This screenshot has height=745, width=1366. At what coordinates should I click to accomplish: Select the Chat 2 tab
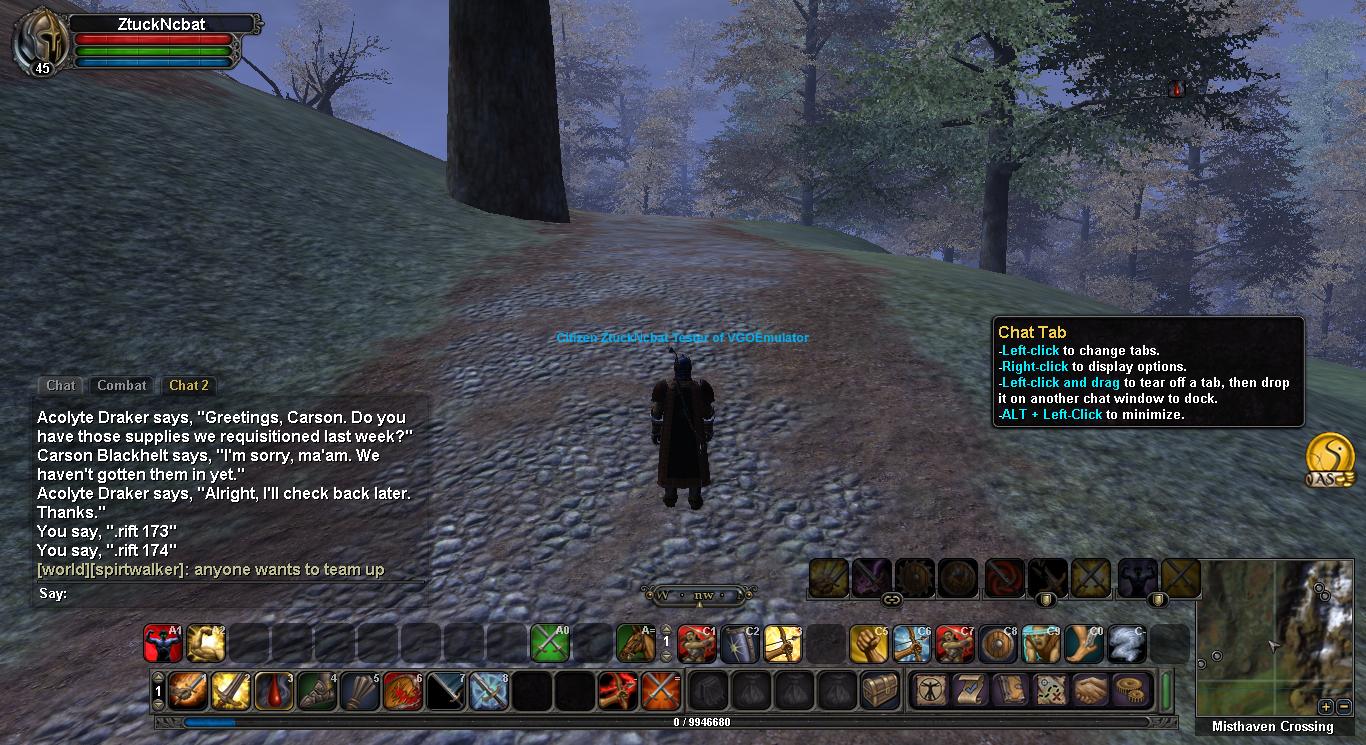(188, 385)
